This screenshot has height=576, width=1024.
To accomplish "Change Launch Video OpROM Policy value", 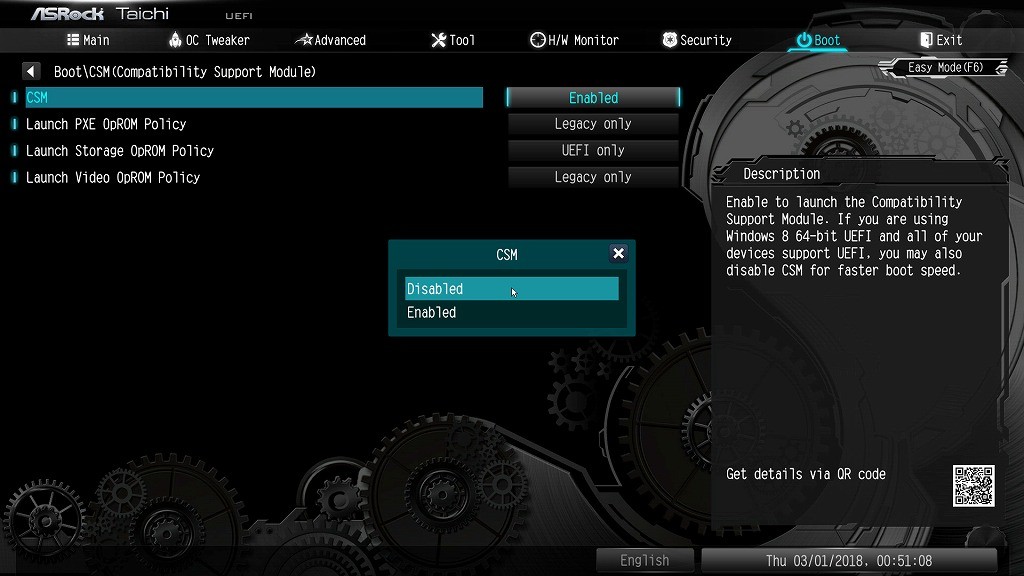I will pyautogui.click(x=593, y=177).
